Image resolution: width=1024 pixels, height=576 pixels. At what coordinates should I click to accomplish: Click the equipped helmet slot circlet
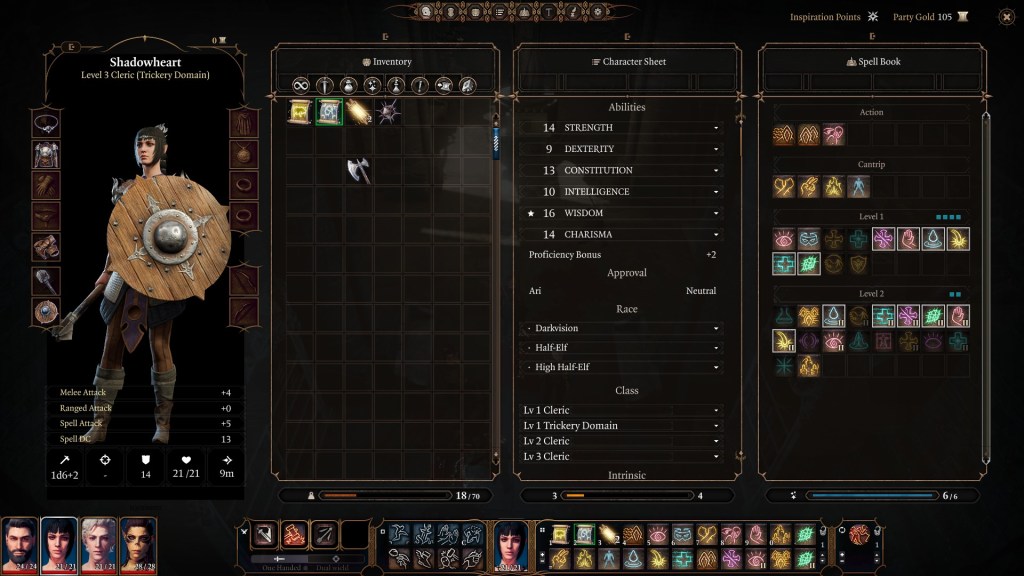click(x=46, y=124)
